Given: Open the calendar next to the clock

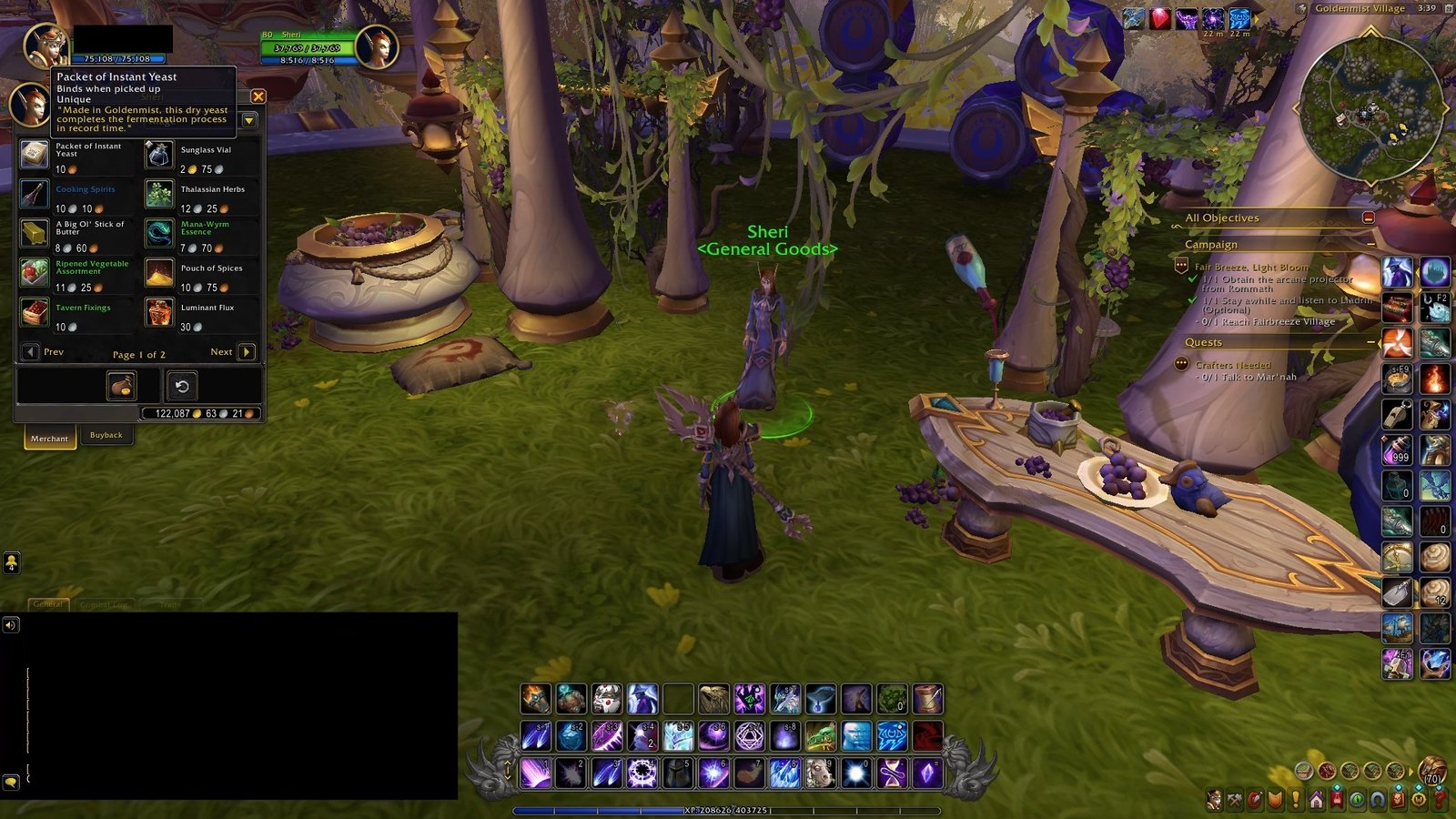Looking at the screenshot, I should pyautogui.click(x=1450, y=9).
